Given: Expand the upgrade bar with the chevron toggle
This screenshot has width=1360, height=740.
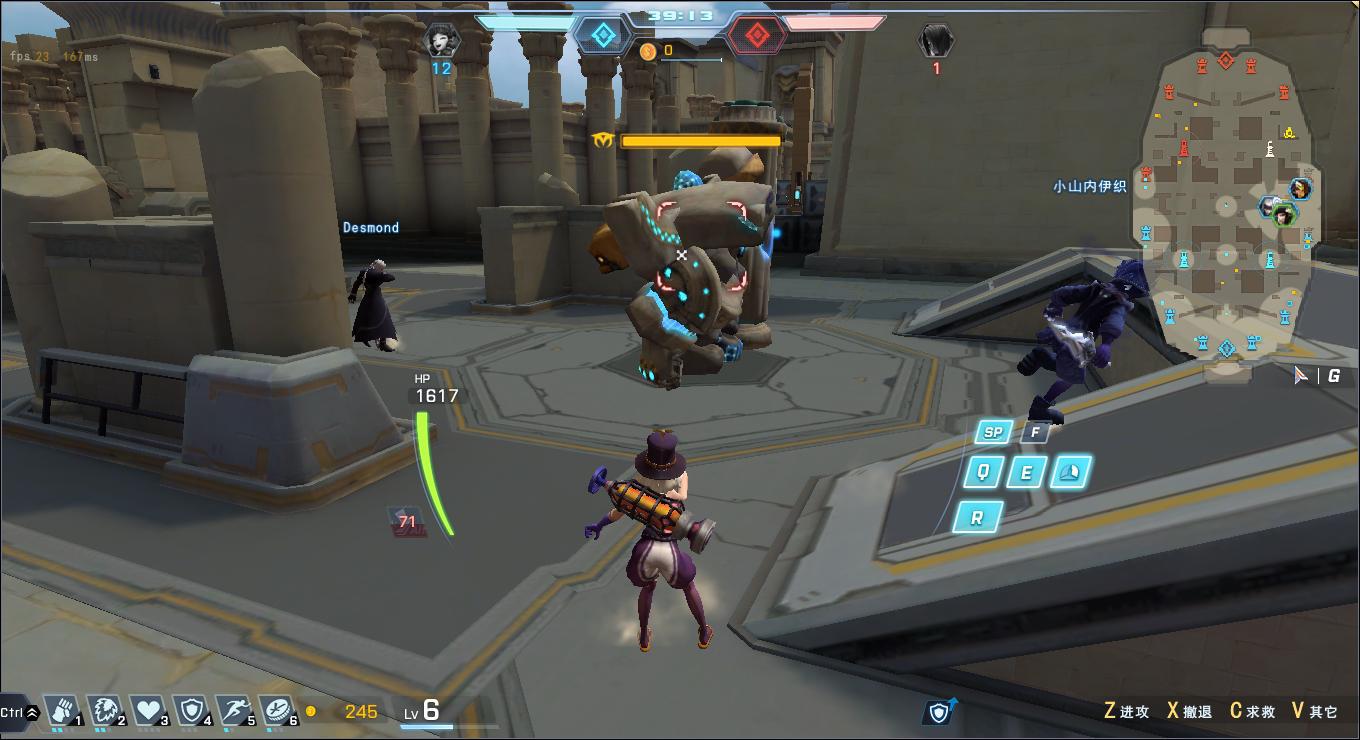Looking at the screenshot, I should tap(32, 713).
